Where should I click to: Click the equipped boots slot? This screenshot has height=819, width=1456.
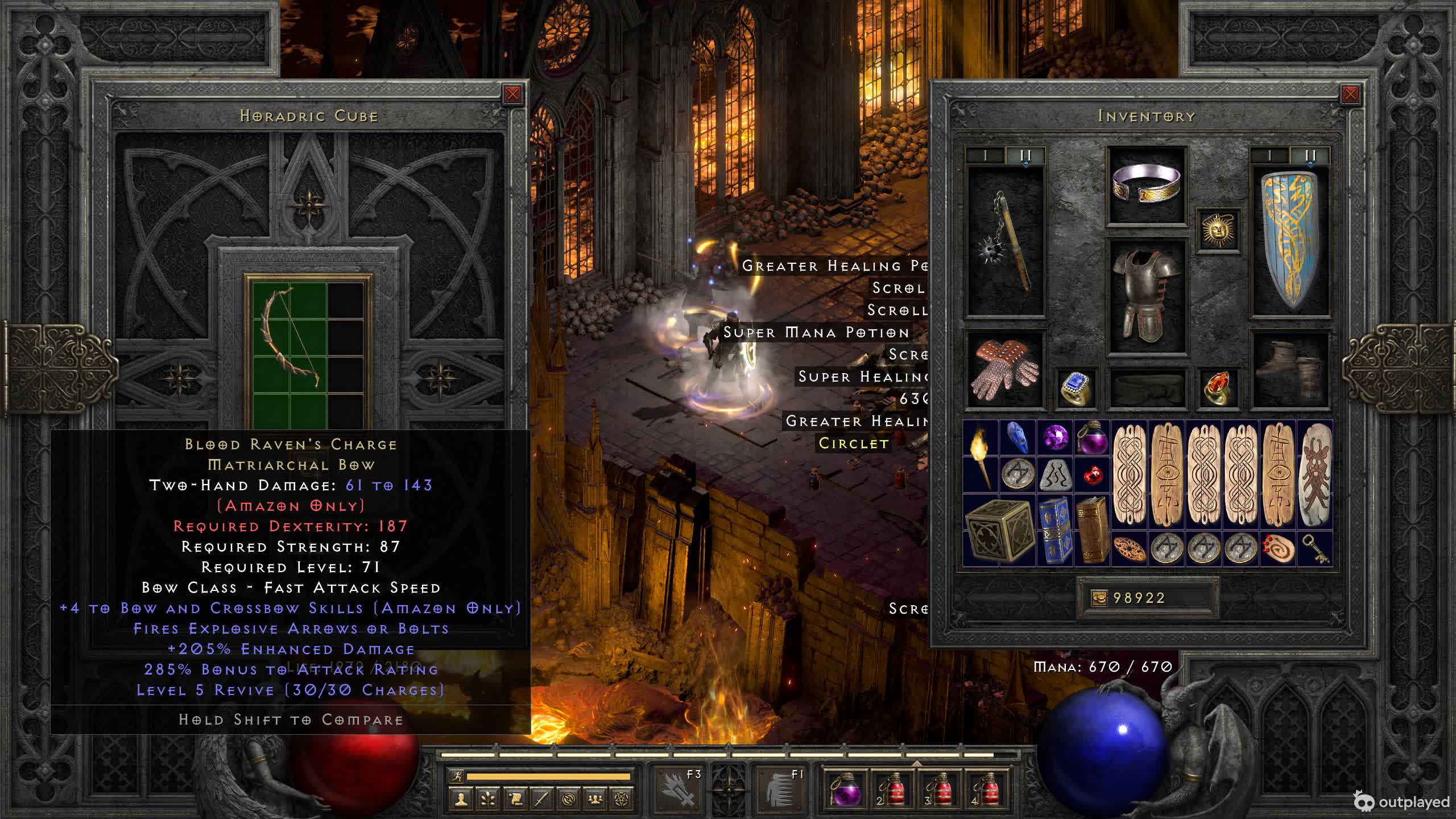pyautogui.click(x=1290, y=370)
